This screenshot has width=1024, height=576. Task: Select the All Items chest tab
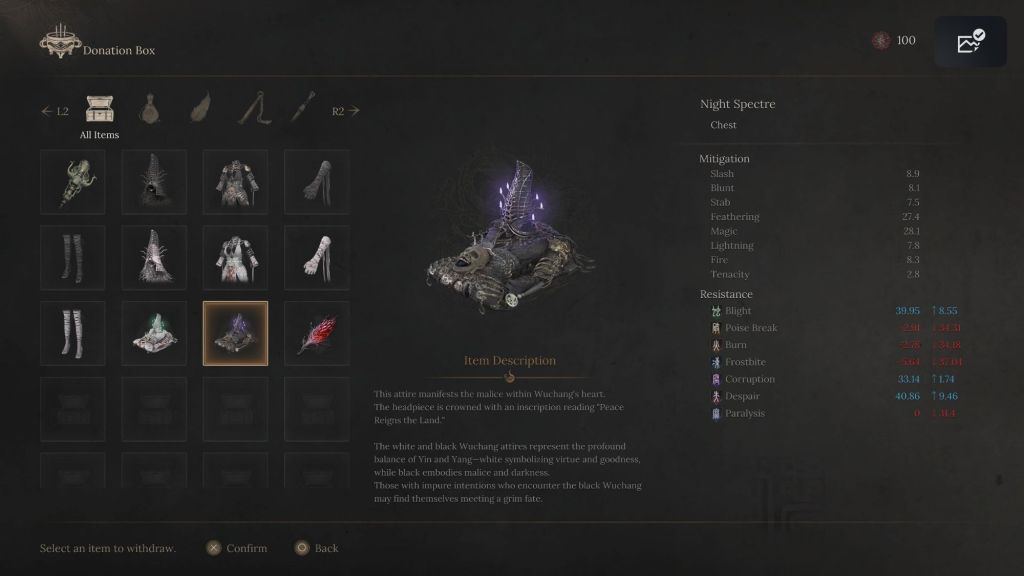(99, 110)
